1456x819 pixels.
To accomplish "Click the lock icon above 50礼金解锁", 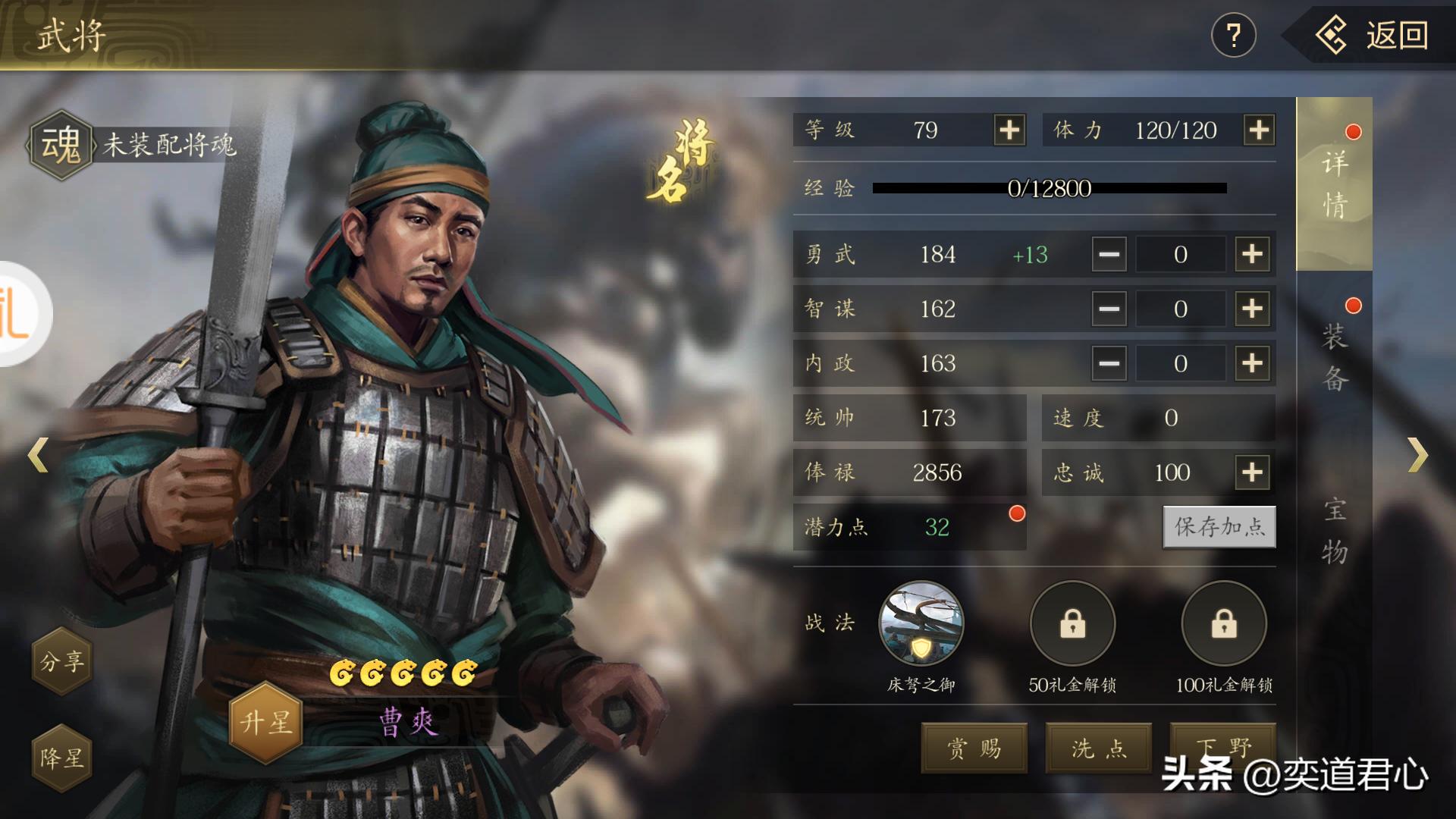I will 1072,624.
